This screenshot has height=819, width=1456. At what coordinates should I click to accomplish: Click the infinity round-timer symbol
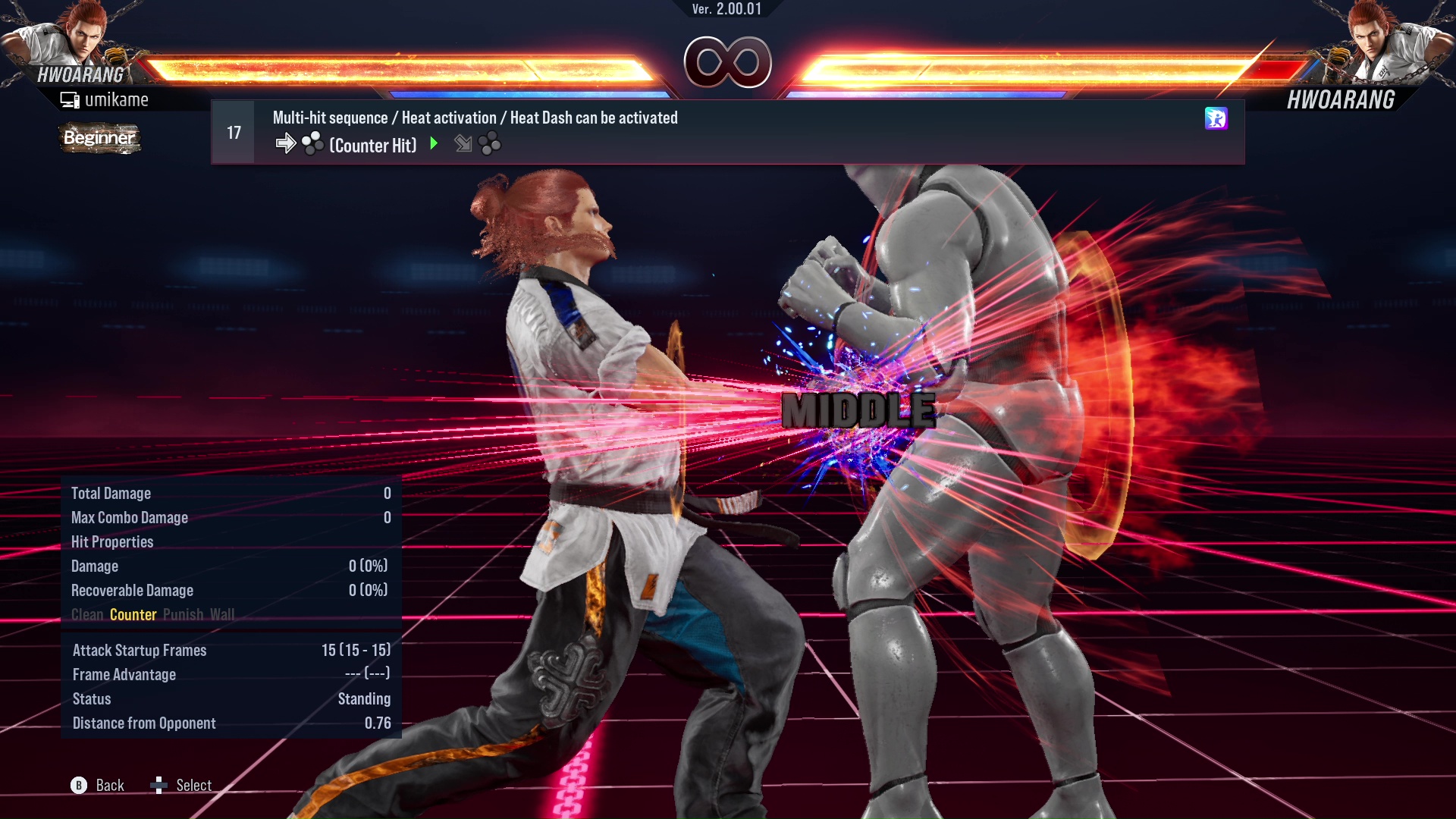click(726, 63)
